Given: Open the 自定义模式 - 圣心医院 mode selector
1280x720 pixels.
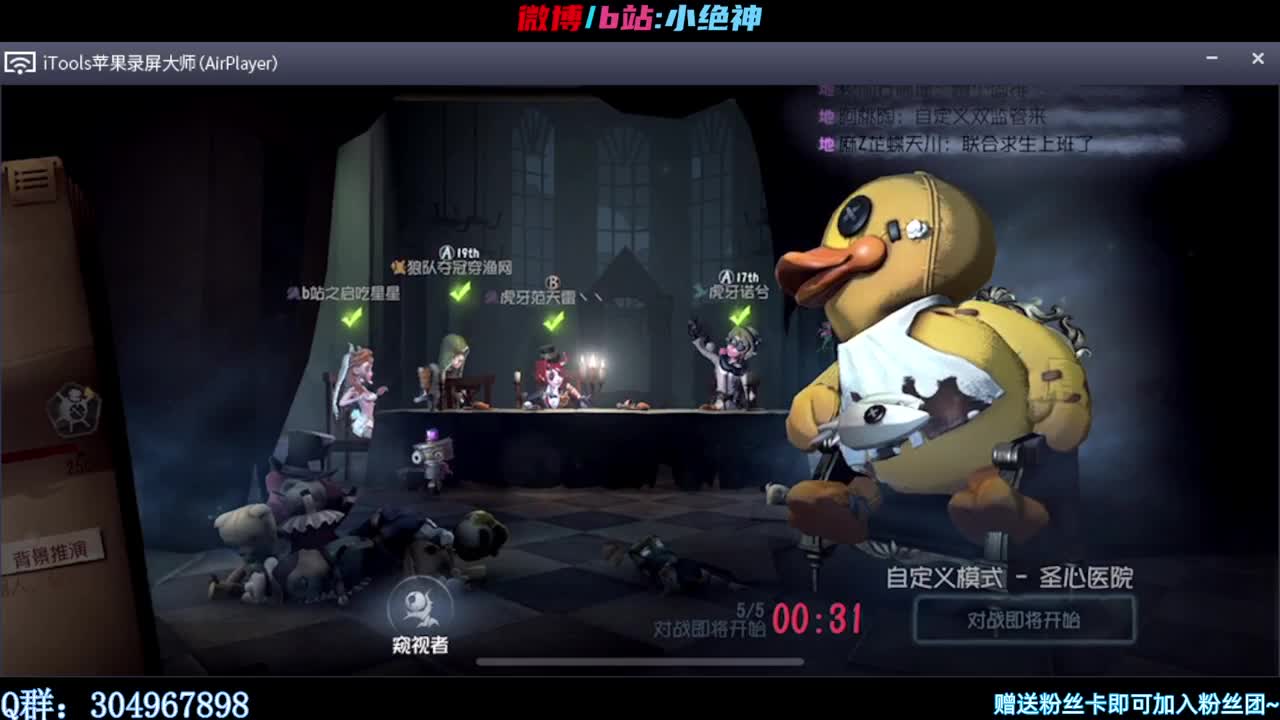Looking at the screenshot, I should (x=1010, y=577).
